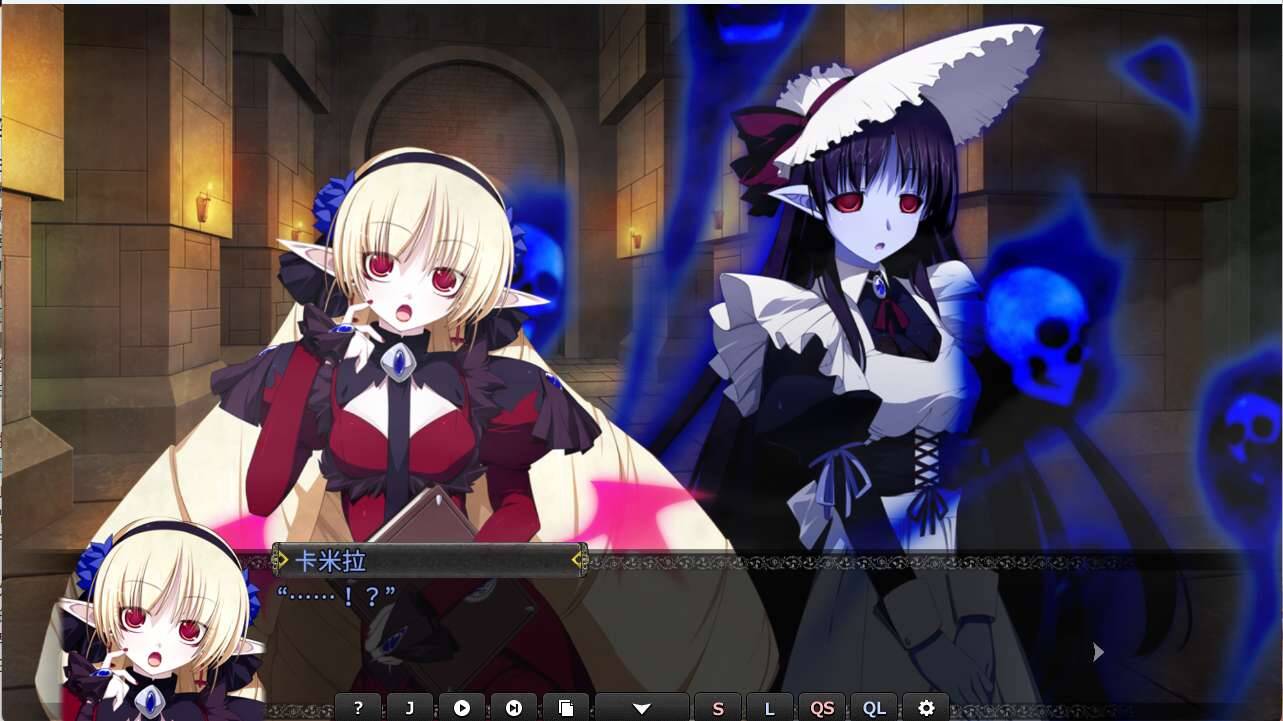
Task: Open the load screen with the L button
Action: click(x=770, y=707)
